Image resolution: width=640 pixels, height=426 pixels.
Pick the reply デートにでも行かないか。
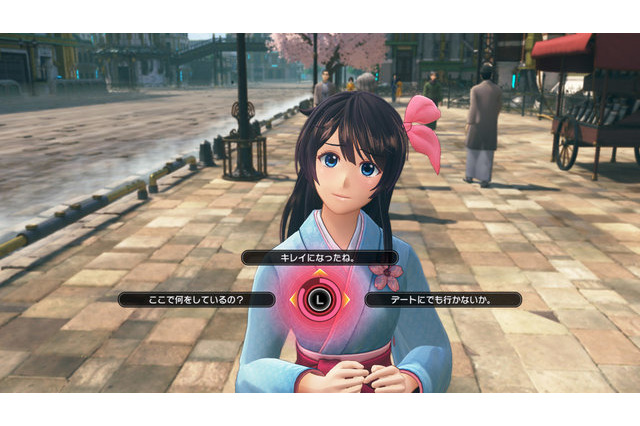tap(442, 299)
